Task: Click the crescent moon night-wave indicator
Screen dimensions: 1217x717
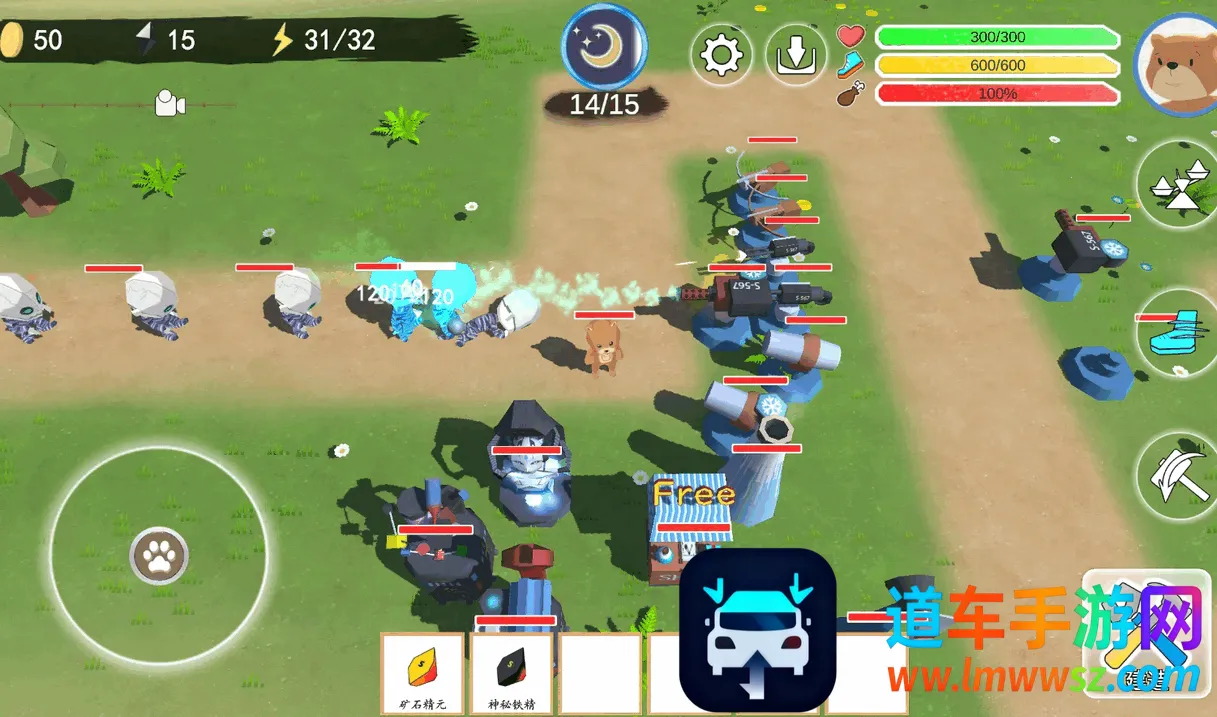Action: click(604, 46)
